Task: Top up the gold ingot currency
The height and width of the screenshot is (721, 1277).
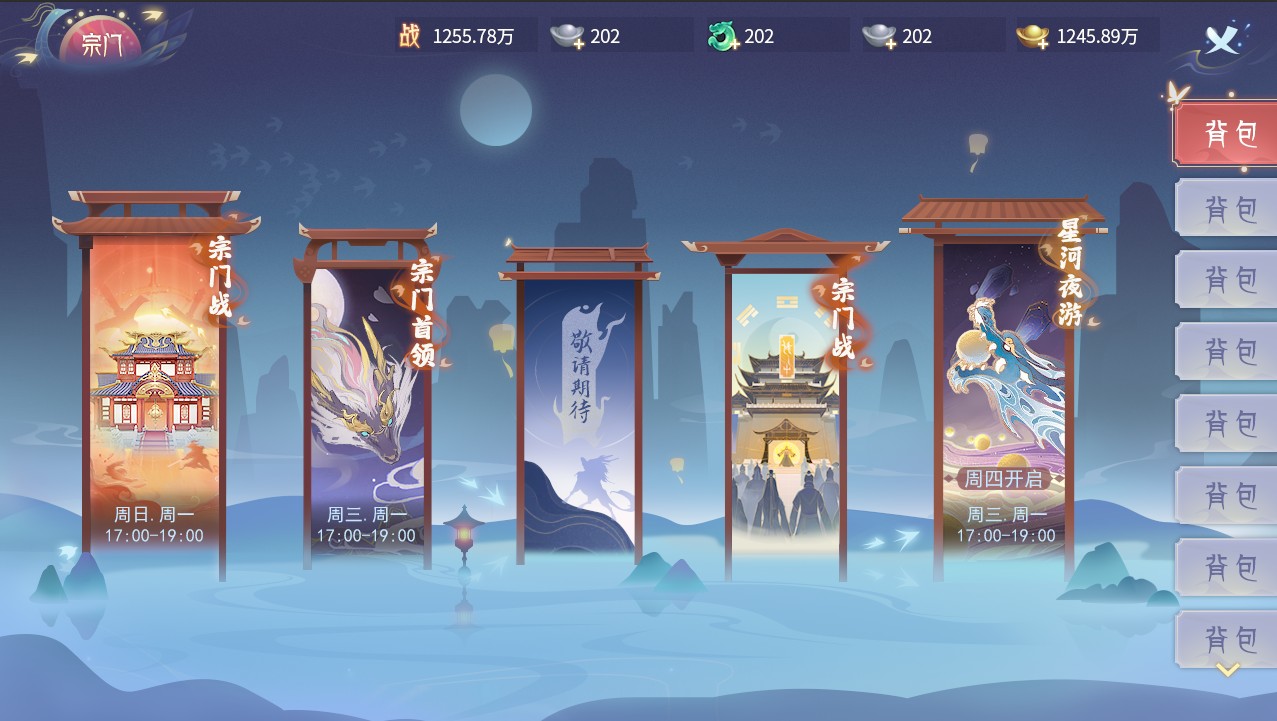Action: pyautogui.click(x=1033, y=37)
